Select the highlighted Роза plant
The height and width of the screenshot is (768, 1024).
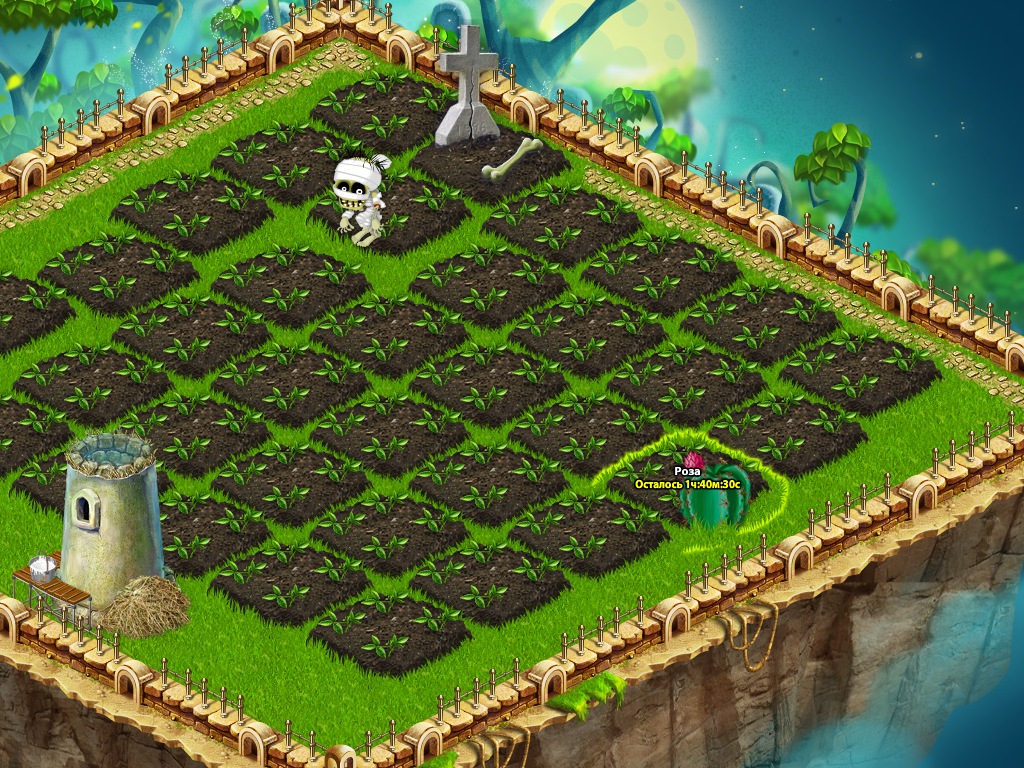pos(714,502)
